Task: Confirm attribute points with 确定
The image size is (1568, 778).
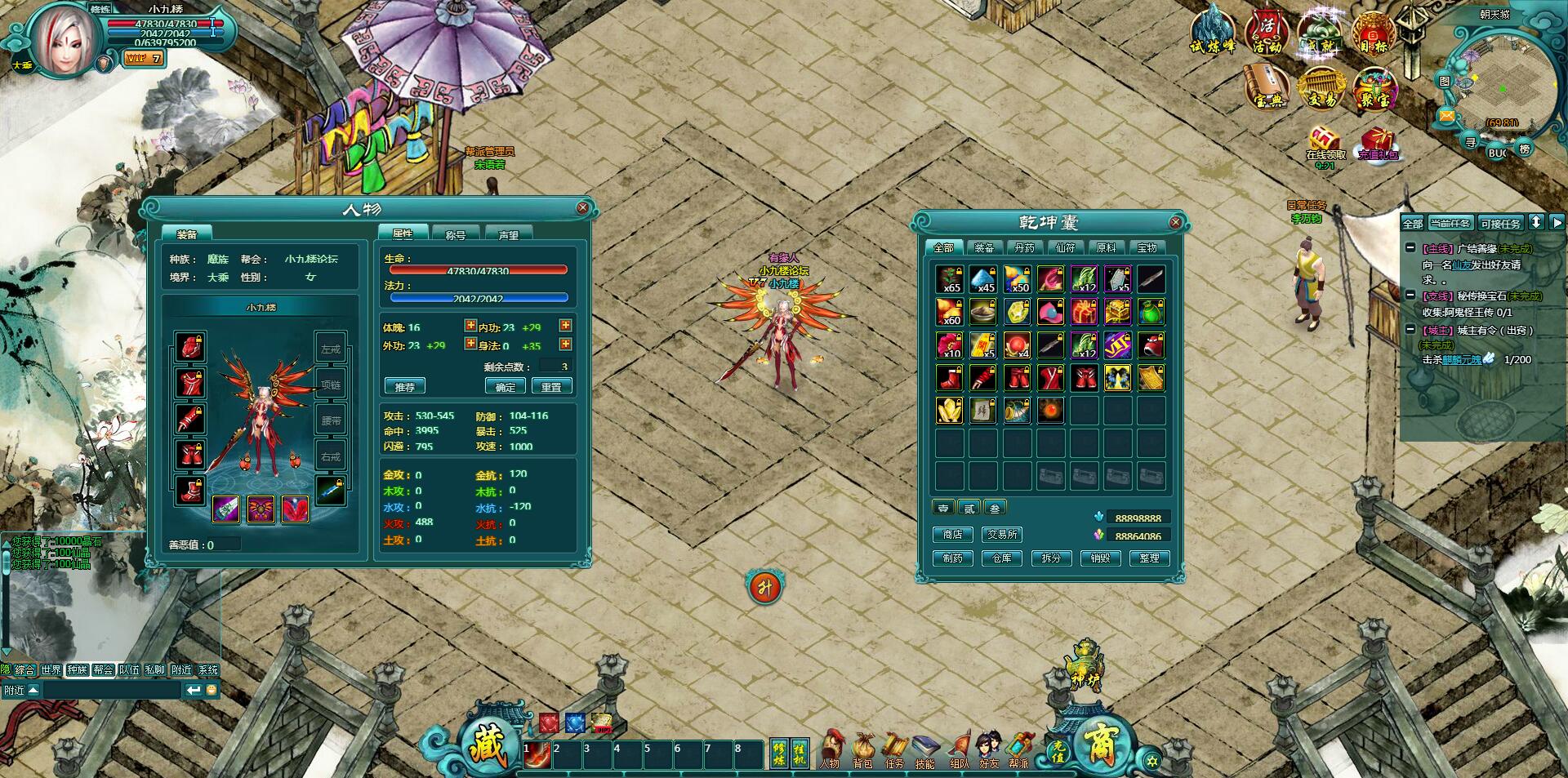Action: (x=506, y=386)
